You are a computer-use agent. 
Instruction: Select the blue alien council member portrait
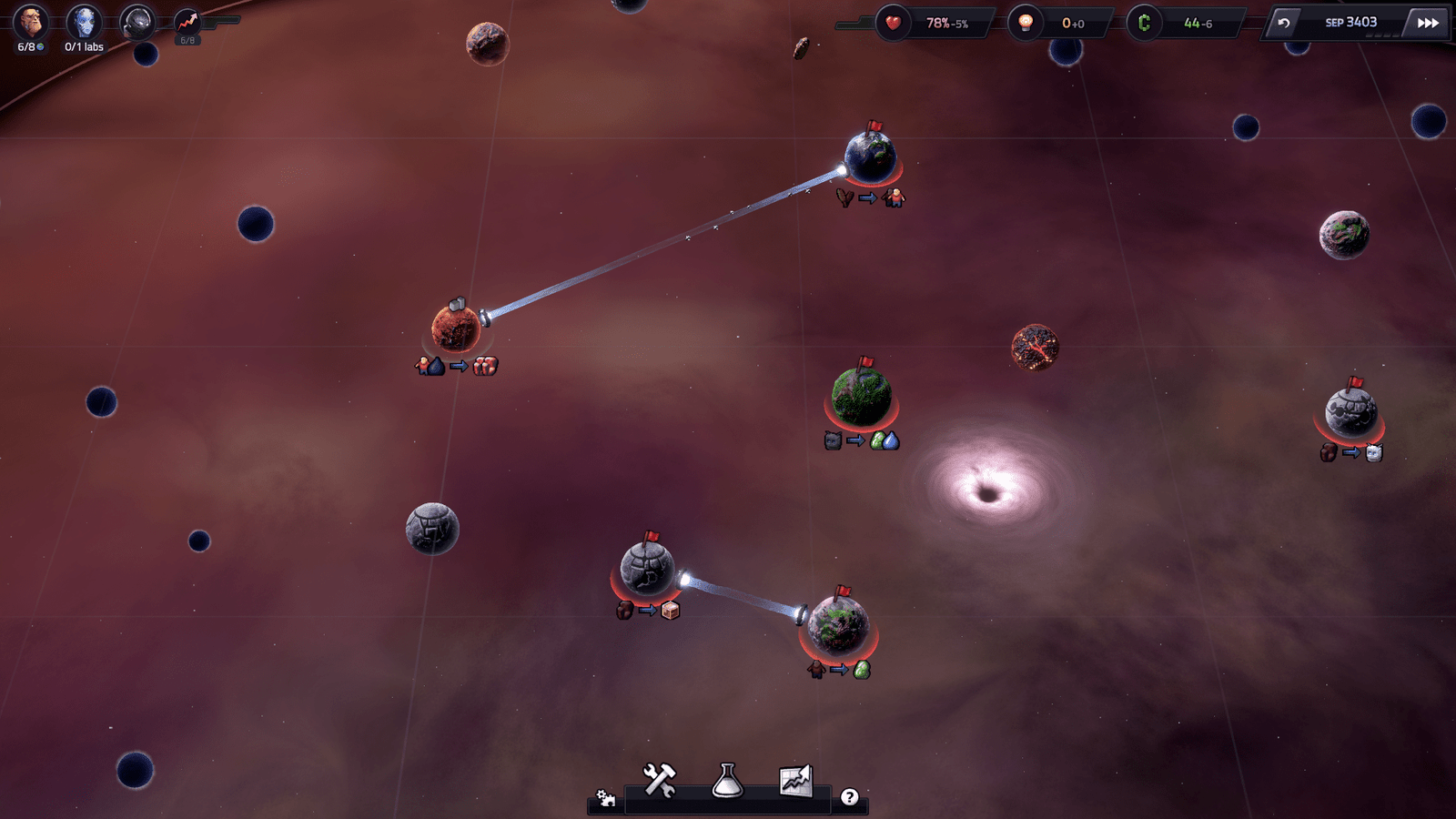85,22
